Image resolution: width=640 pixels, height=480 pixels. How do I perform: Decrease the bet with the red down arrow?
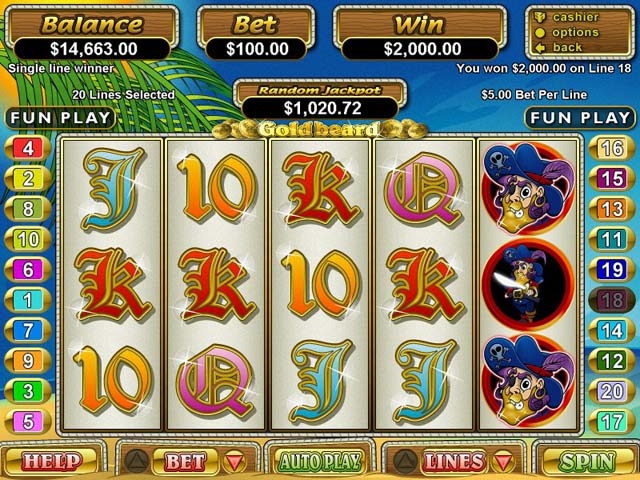[x=236, y=462]
